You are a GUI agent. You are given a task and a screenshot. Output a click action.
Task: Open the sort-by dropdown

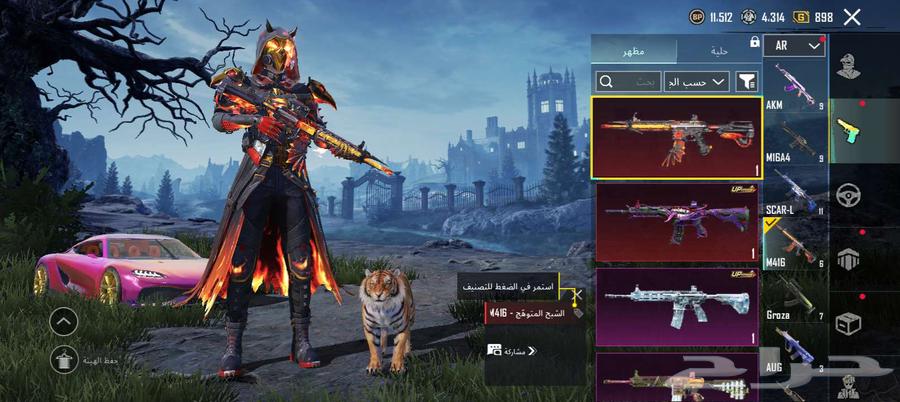pos(704,82)
